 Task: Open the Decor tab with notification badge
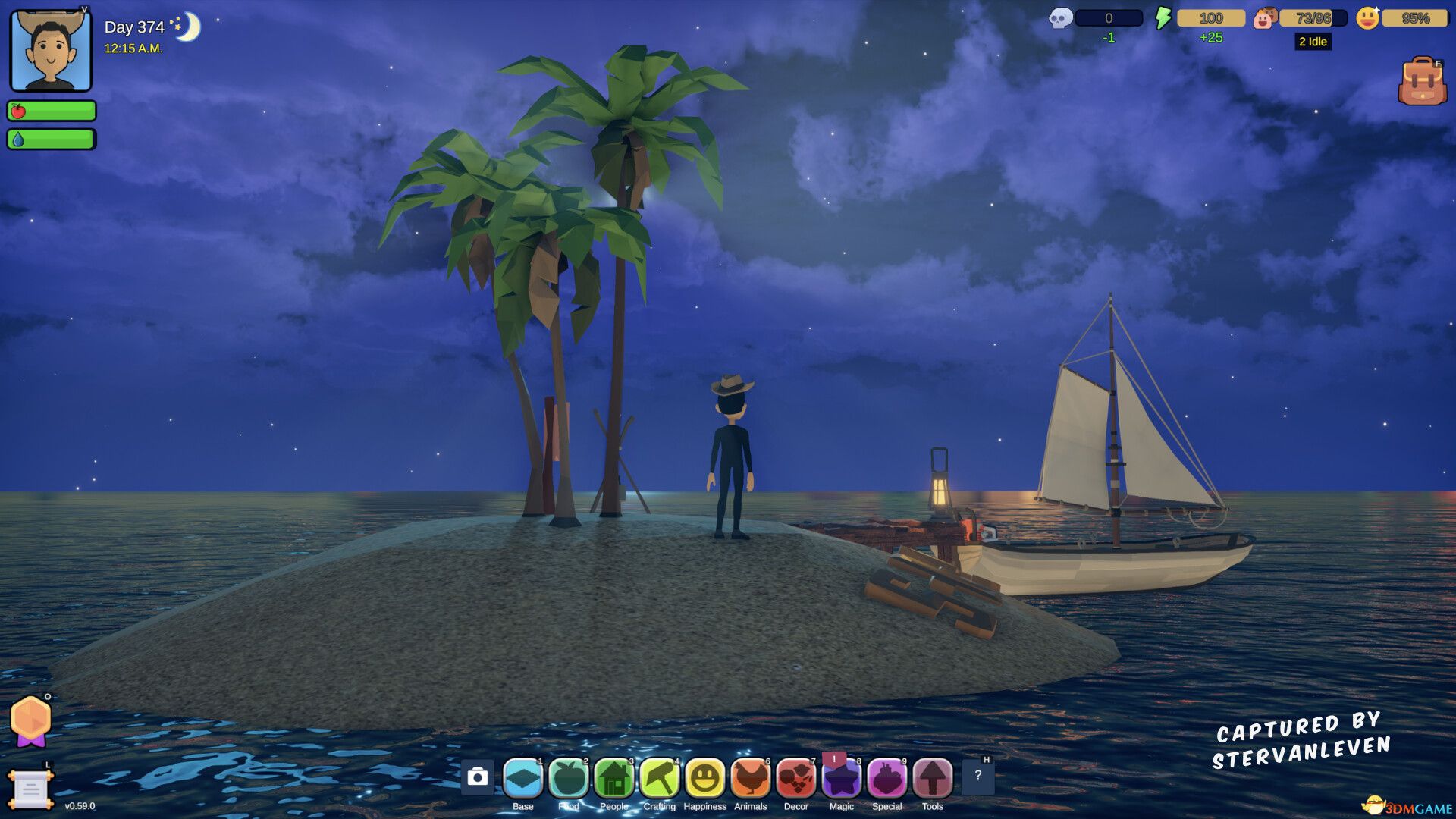pos(796,777)
